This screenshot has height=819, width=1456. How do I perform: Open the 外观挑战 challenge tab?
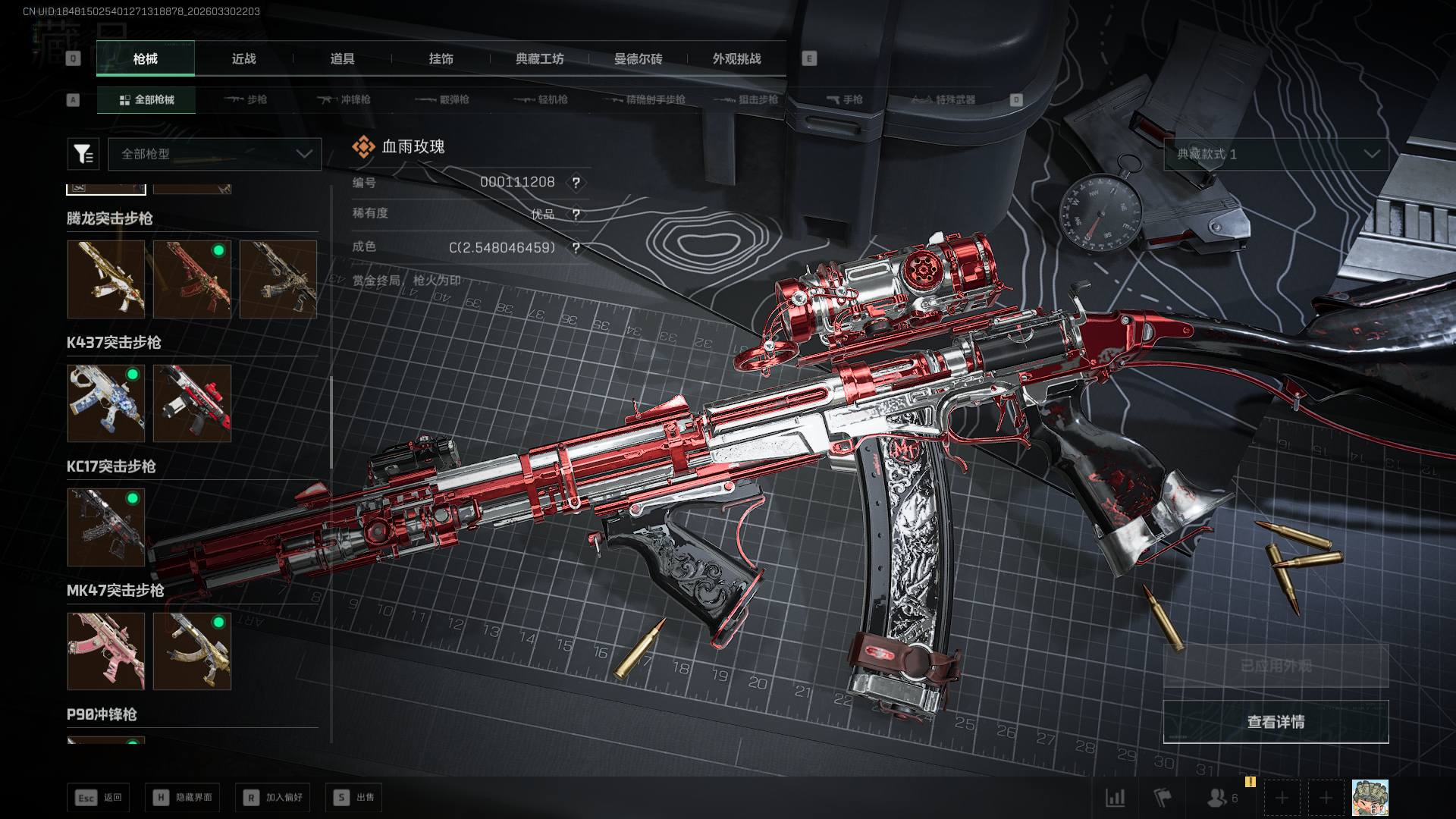click(x=736, y=58)
